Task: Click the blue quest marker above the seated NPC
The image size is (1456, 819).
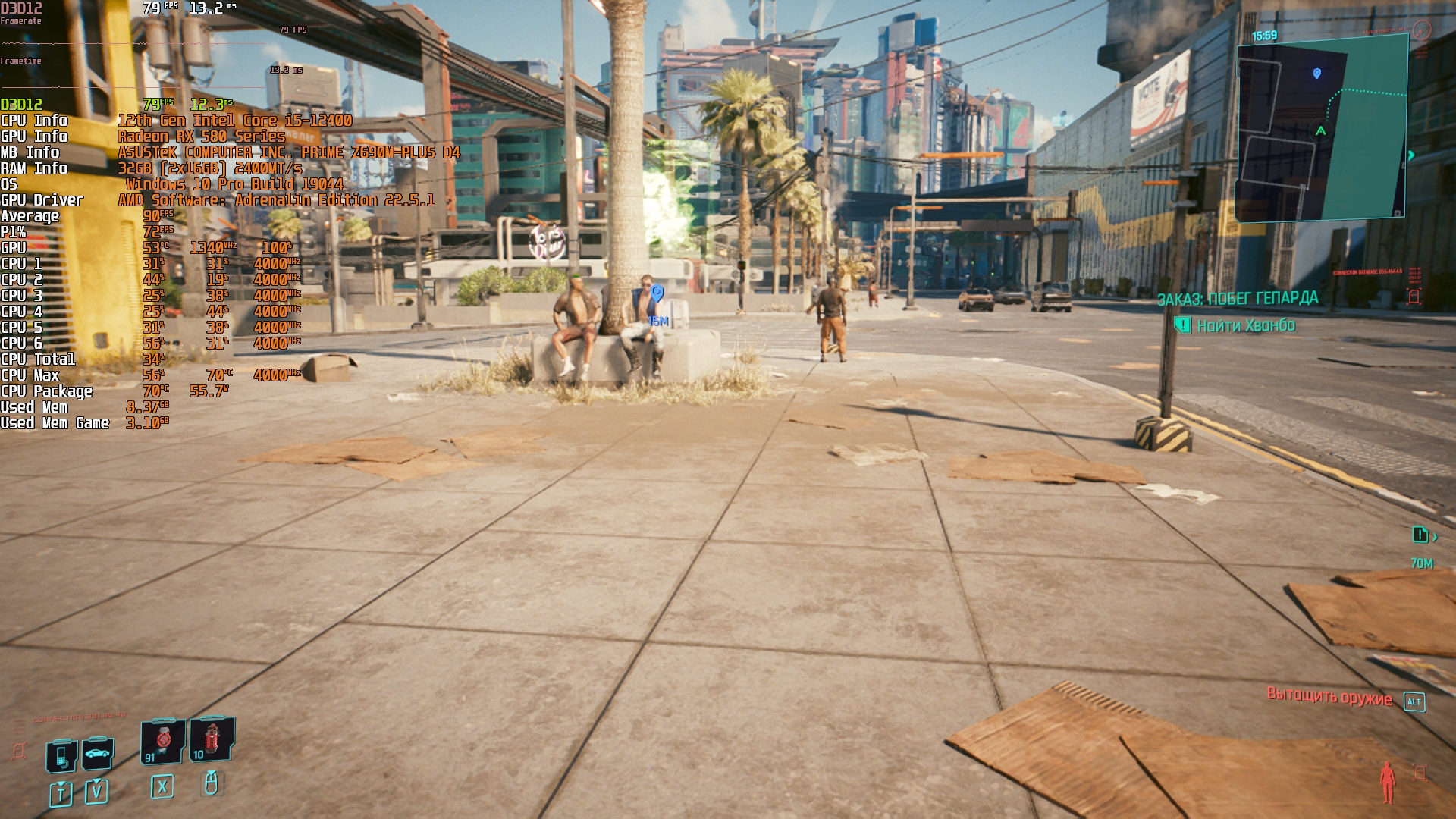Action: pyautogui.click(x=657, y=293)
